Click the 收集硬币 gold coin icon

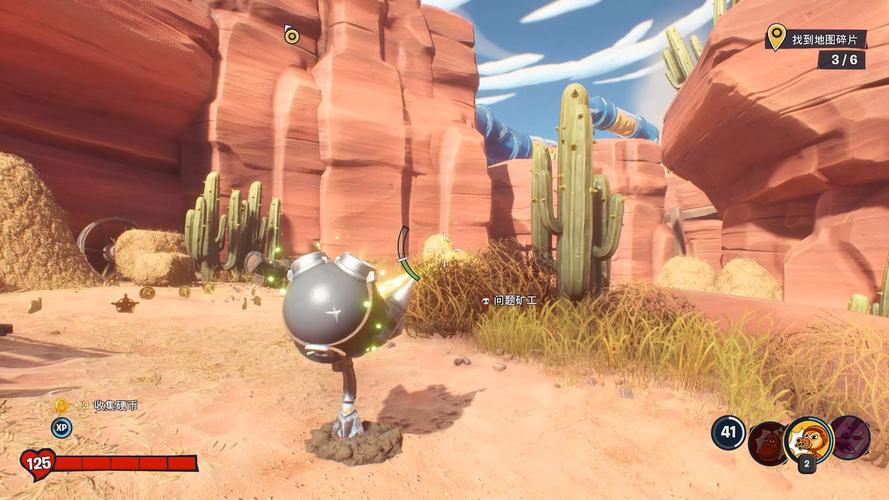coord(61,405)
